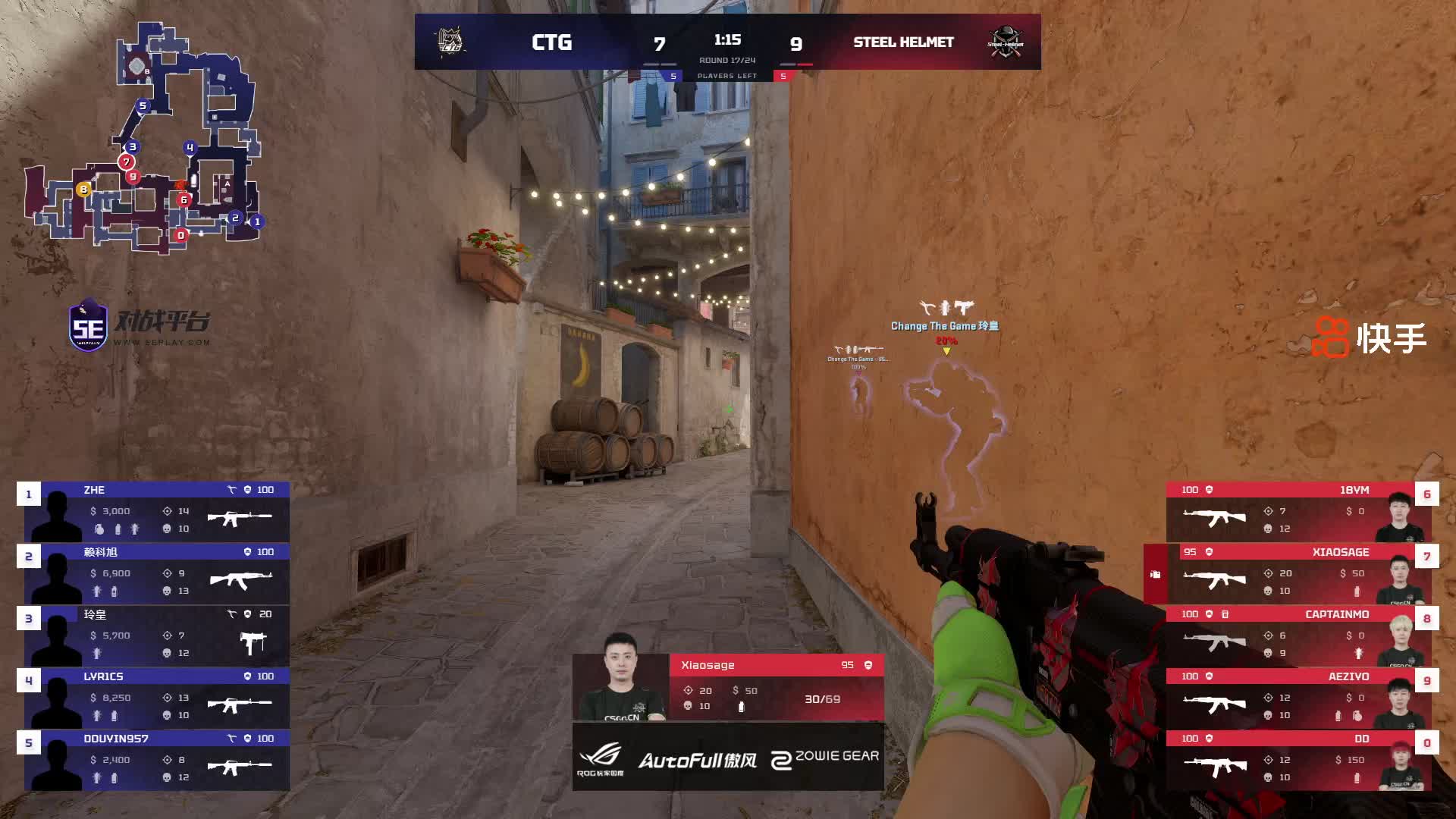Screen dimensions: 1456x819
Task: Pick DOUYIN957 player panel
Action: tap(157, 760)
